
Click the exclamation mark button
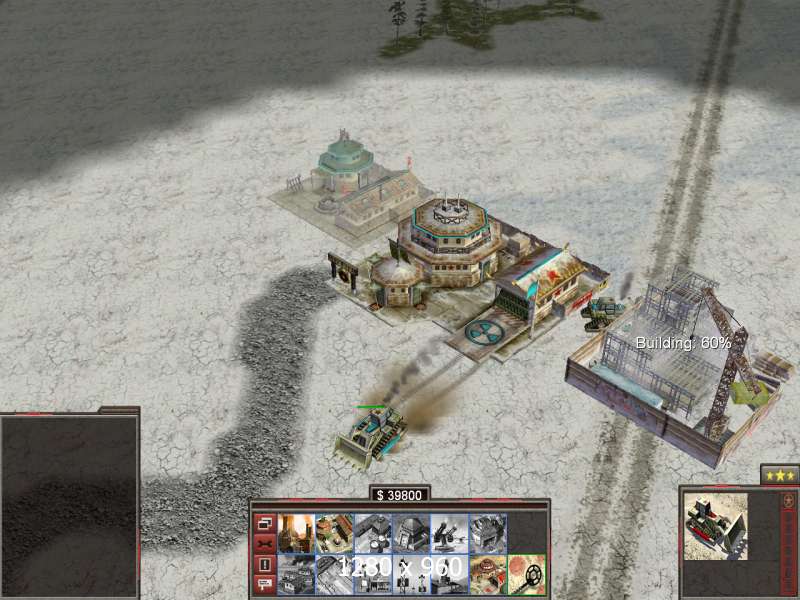point(264,564)
